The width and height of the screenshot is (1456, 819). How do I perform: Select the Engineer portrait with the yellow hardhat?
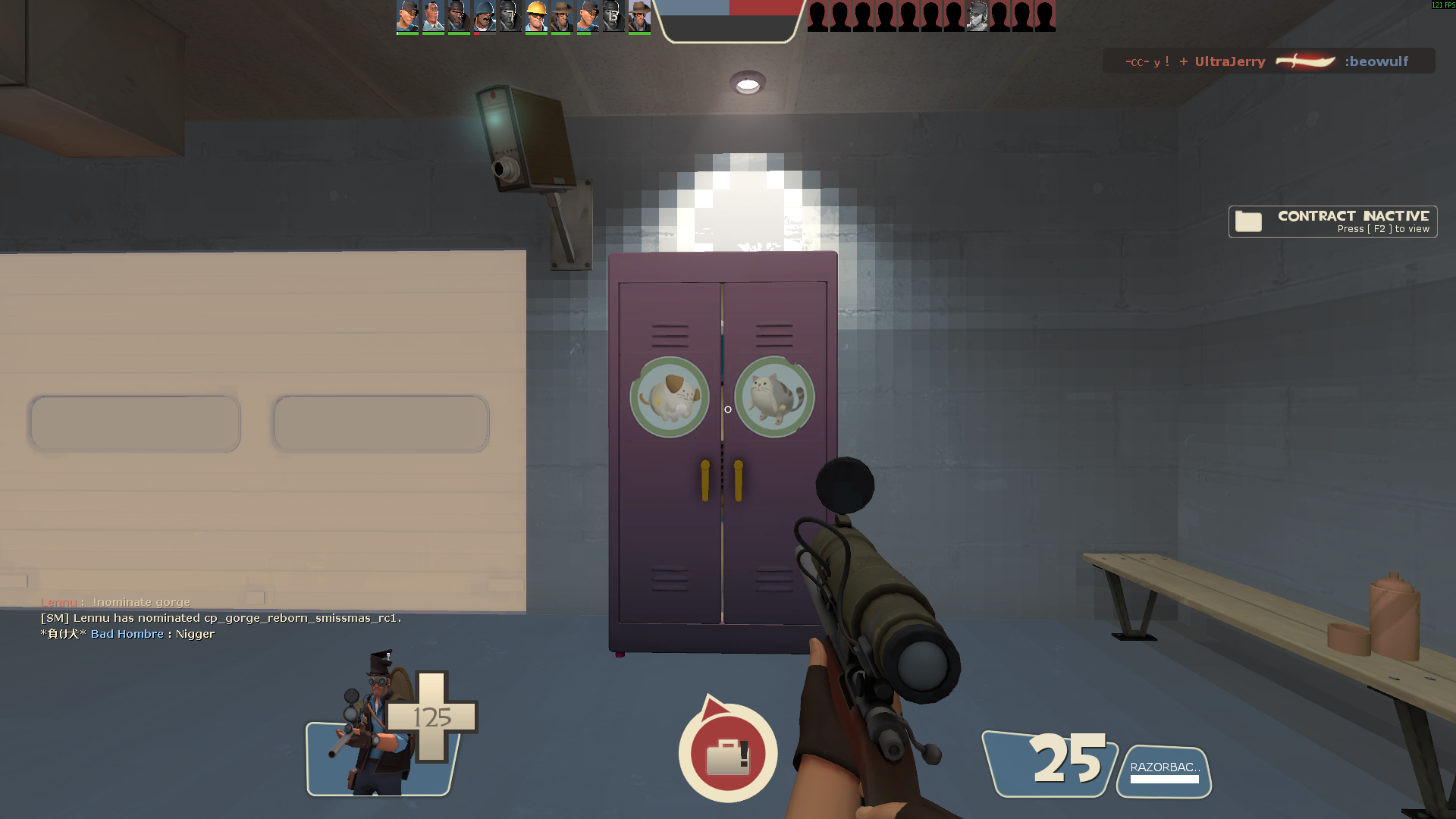[x=536, y=16]
